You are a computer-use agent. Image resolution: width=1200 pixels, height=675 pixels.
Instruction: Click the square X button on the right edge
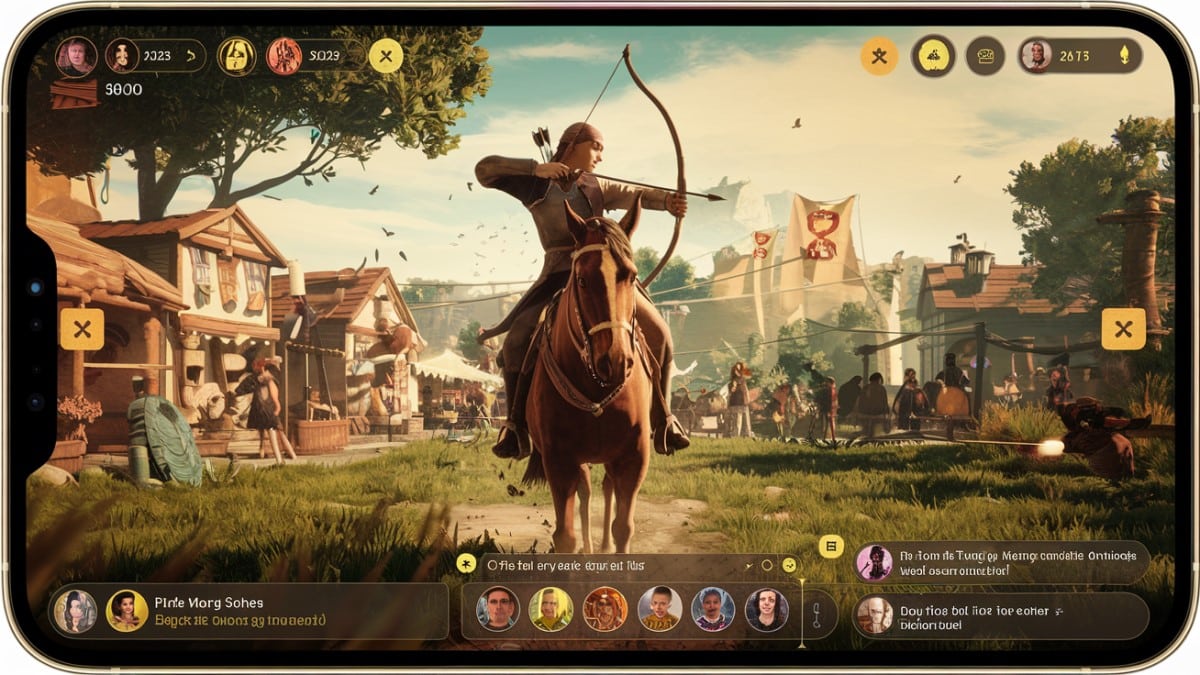pyautogui.click(x=1123, y=329)
